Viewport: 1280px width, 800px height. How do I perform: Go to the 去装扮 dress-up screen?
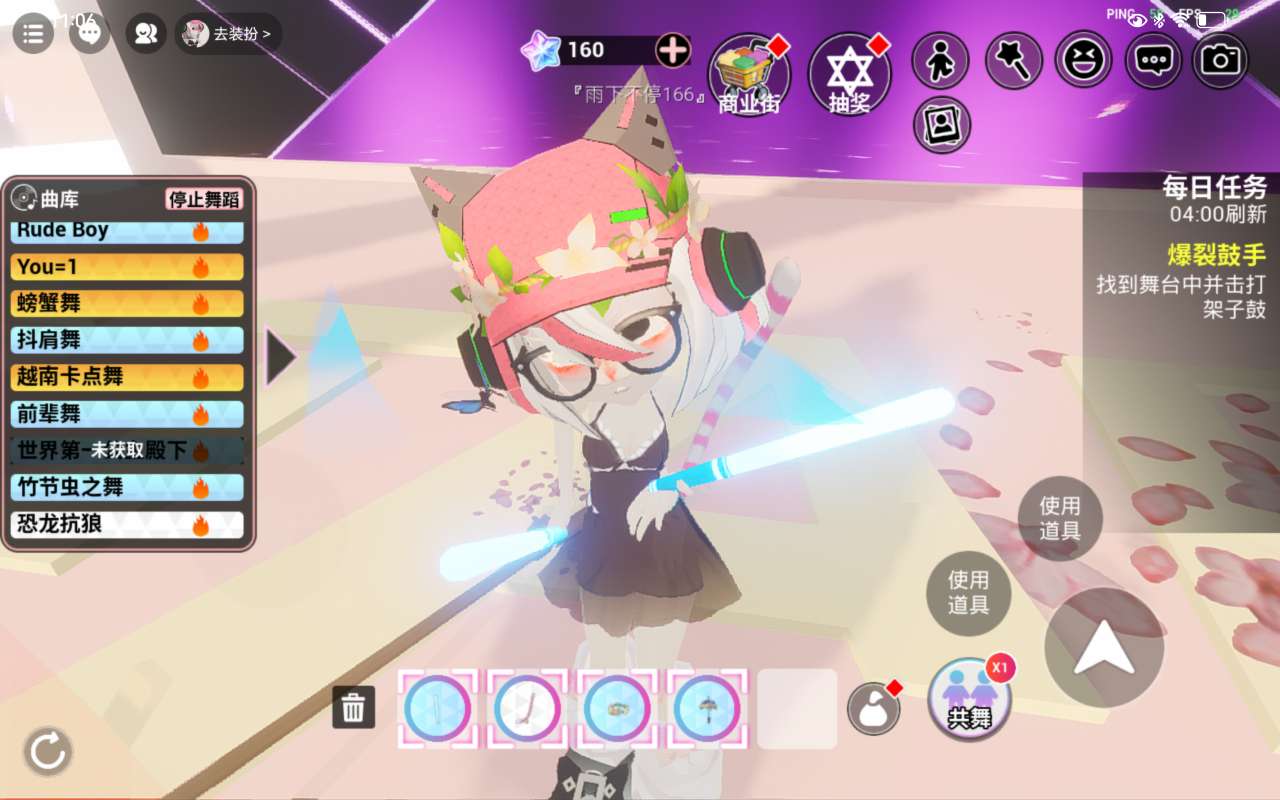[x=229, y=34]
